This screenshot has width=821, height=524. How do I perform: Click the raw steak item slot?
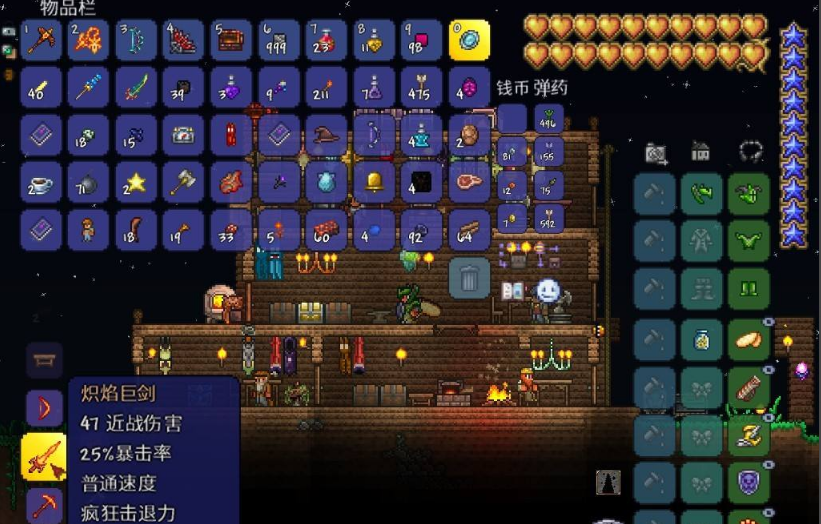pyautogui.click(x=469, y=182)
